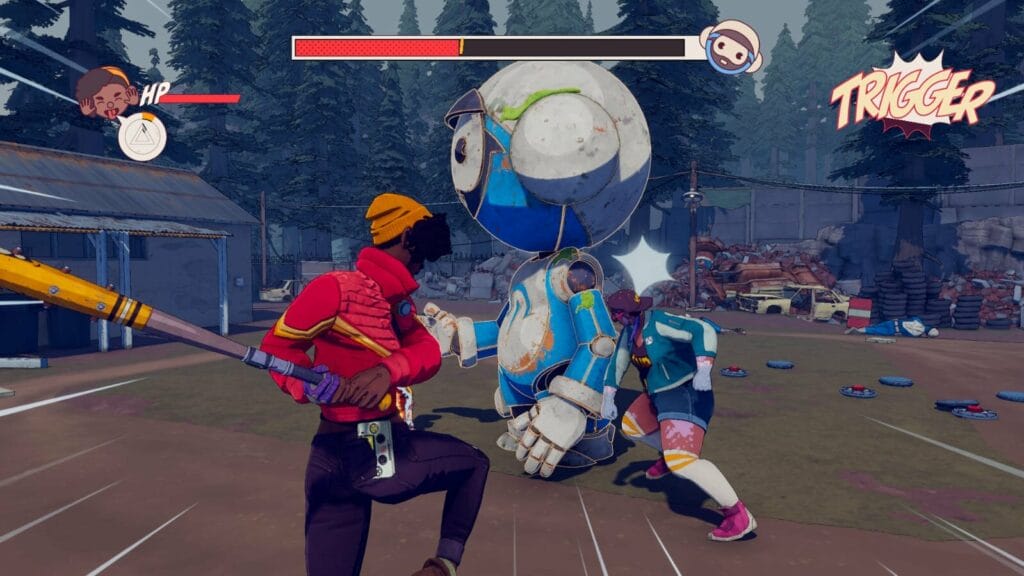
Task: Click the player character portrait icon
Action: 106,92
